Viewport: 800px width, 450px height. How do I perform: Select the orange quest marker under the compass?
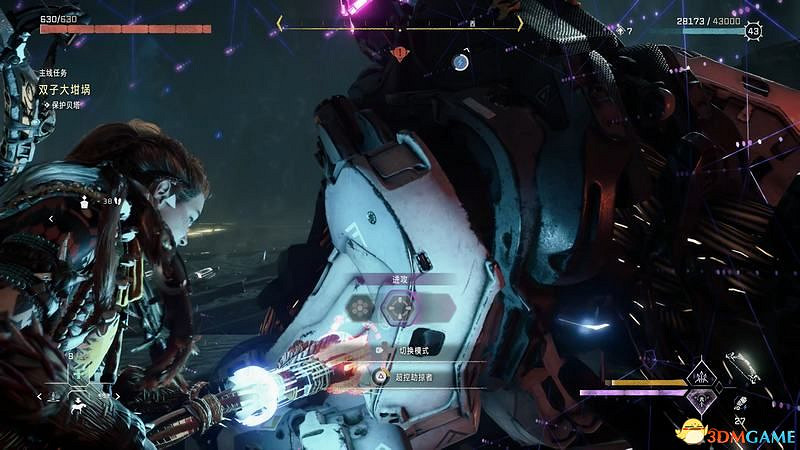400,51
